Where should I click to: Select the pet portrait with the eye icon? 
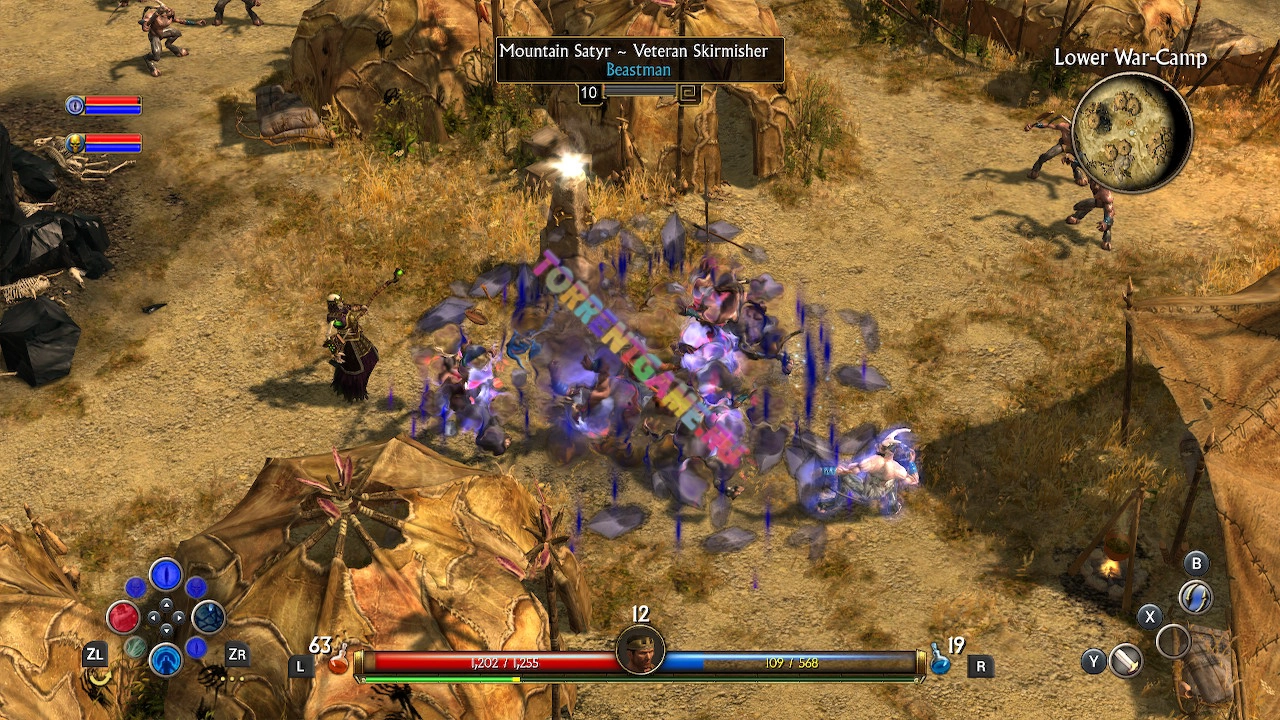(x=75, y=105)
